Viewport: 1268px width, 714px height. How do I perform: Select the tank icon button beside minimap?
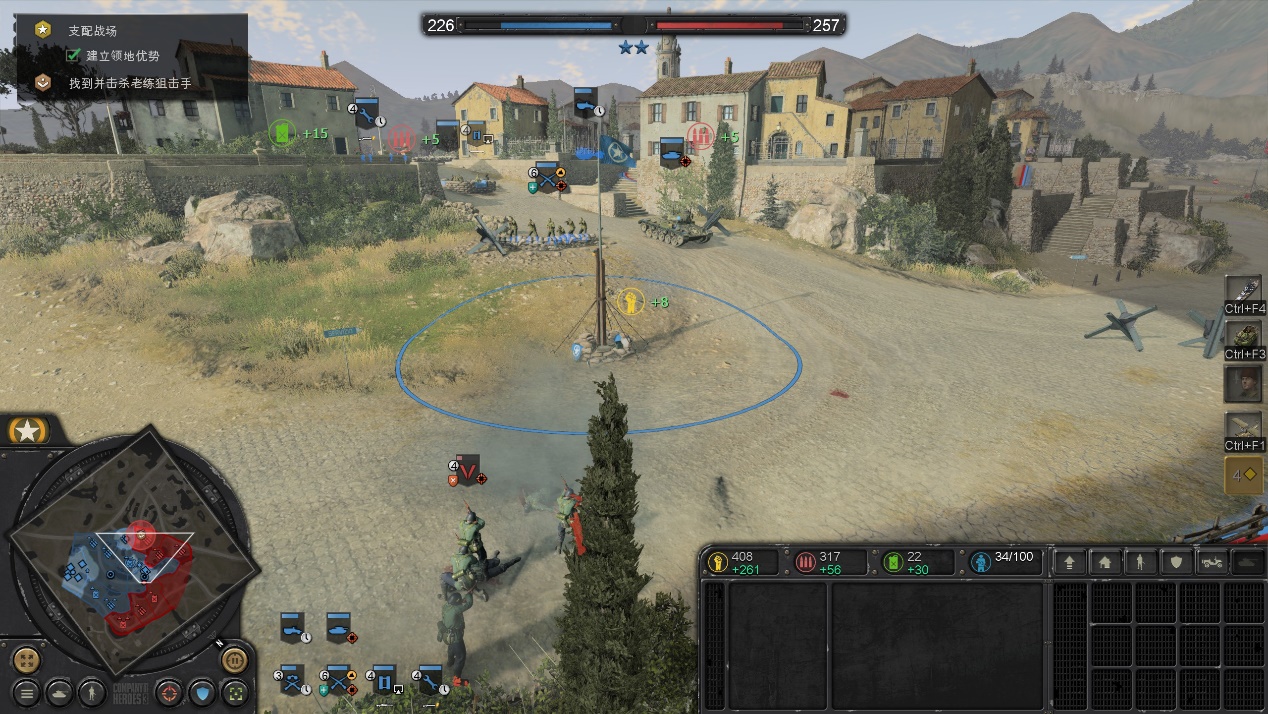[59, 691]
